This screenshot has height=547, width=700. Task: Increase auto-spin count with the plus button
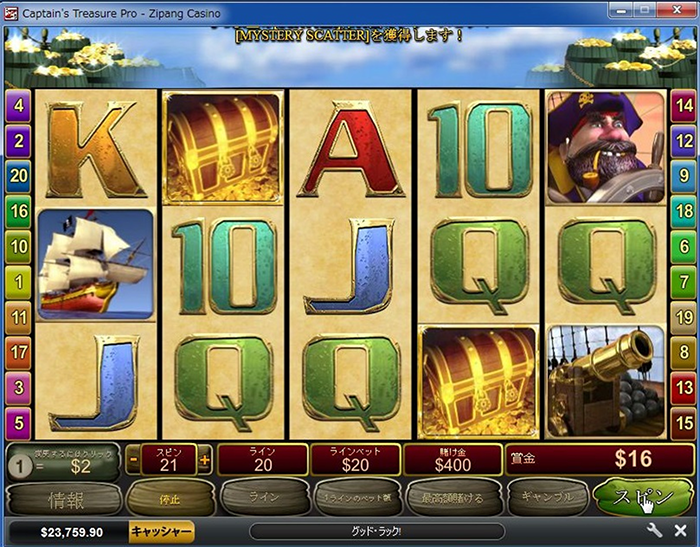point(205,460)
